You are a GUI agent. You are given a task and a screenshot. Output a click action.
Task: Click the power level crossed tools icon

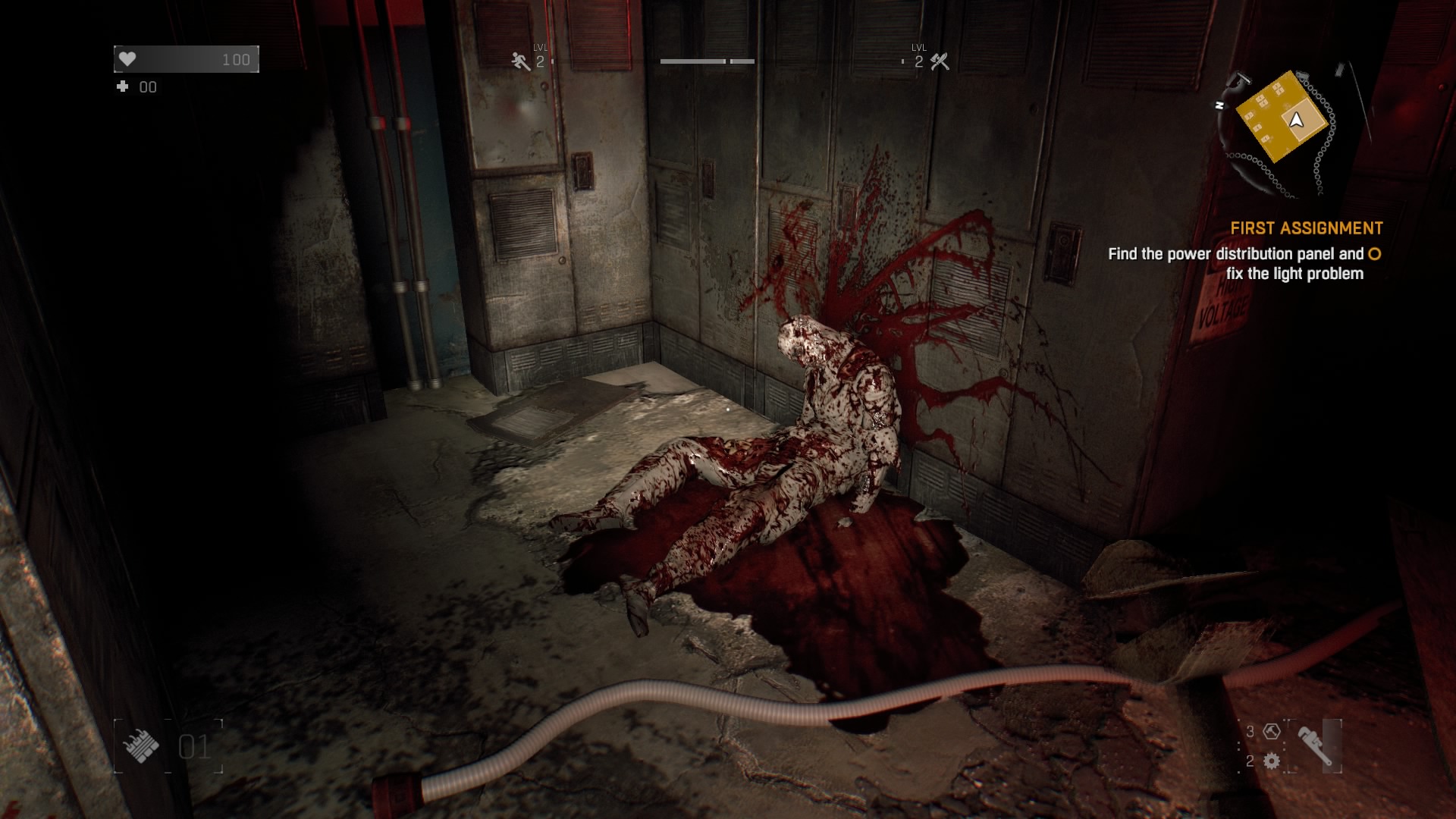tap(940, 62)
